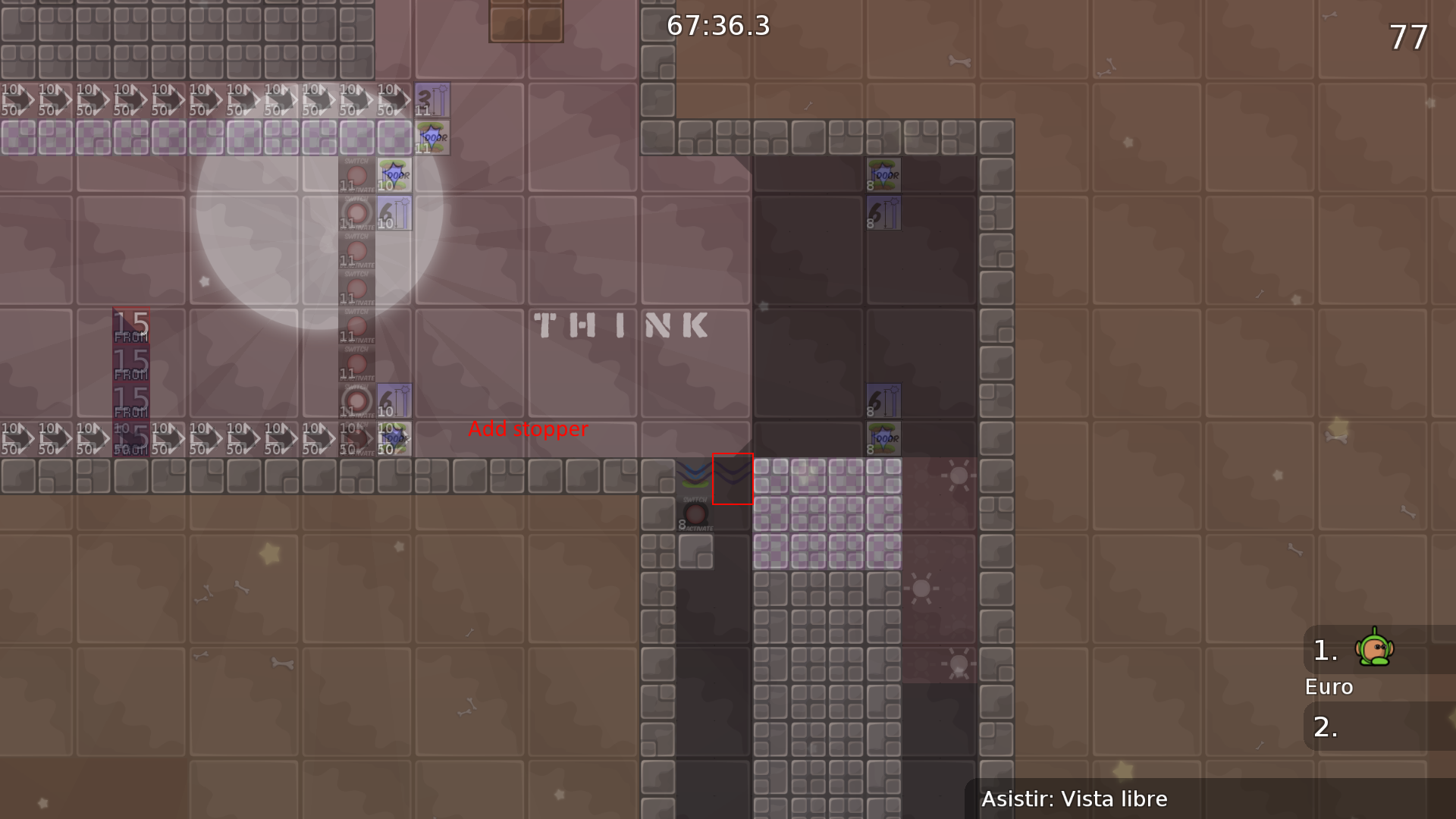Select the DOOR entity tile numbered 11
The height and width of the screenshot is (819, 1456).
tap(432, 138)
